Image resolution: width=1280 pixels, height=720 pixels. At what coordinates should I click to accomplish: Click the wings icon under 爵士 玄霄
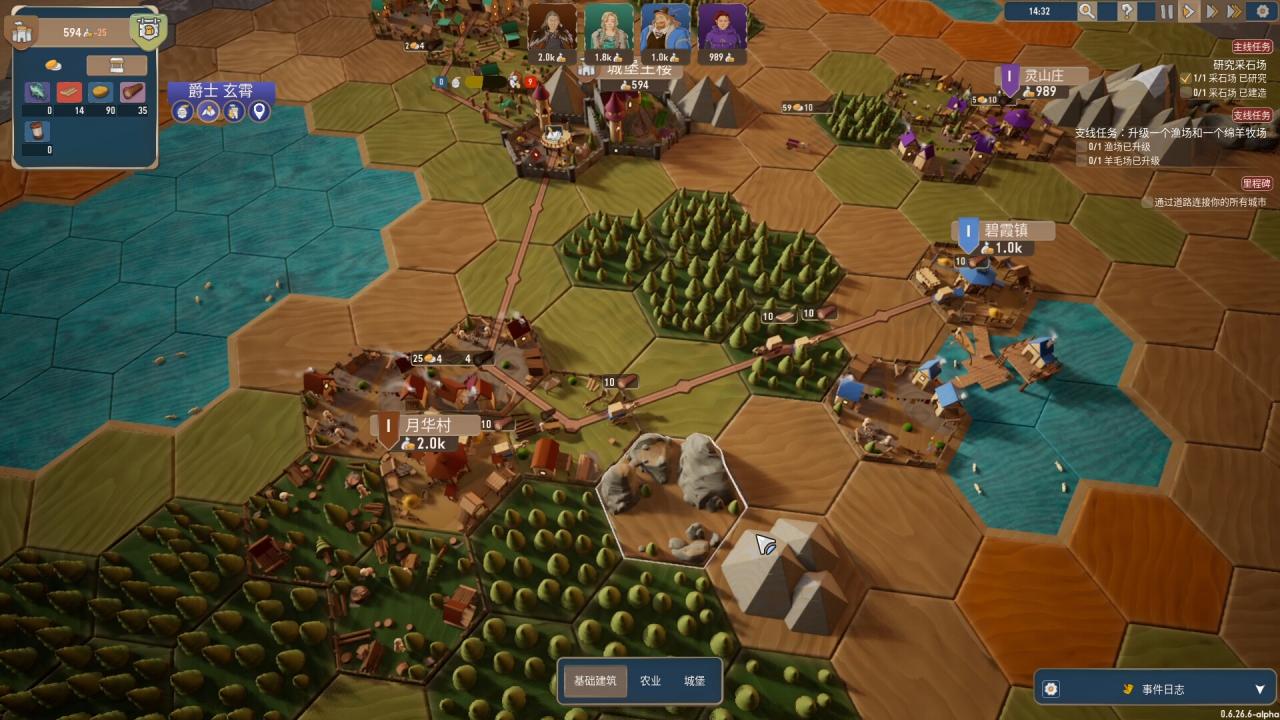click(208, 111)
